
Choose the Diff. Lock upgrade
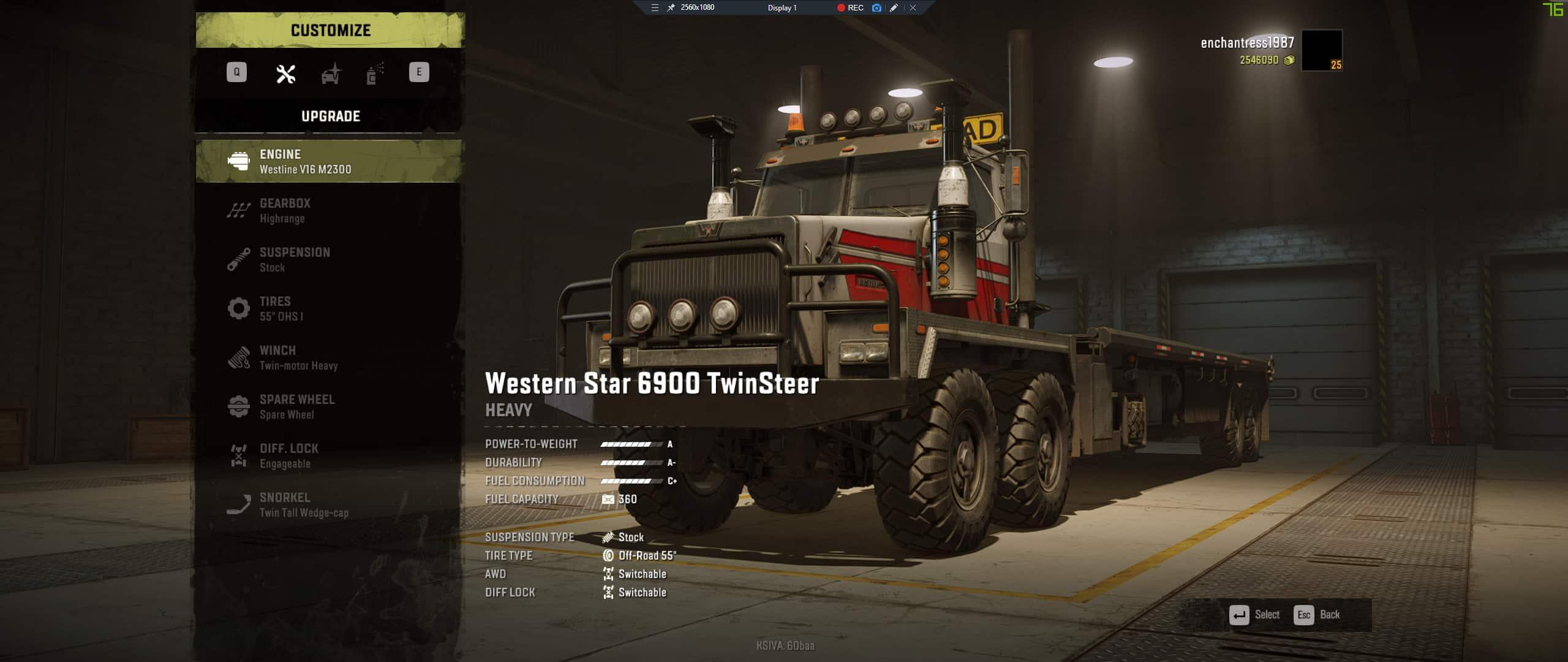(329, 455)
